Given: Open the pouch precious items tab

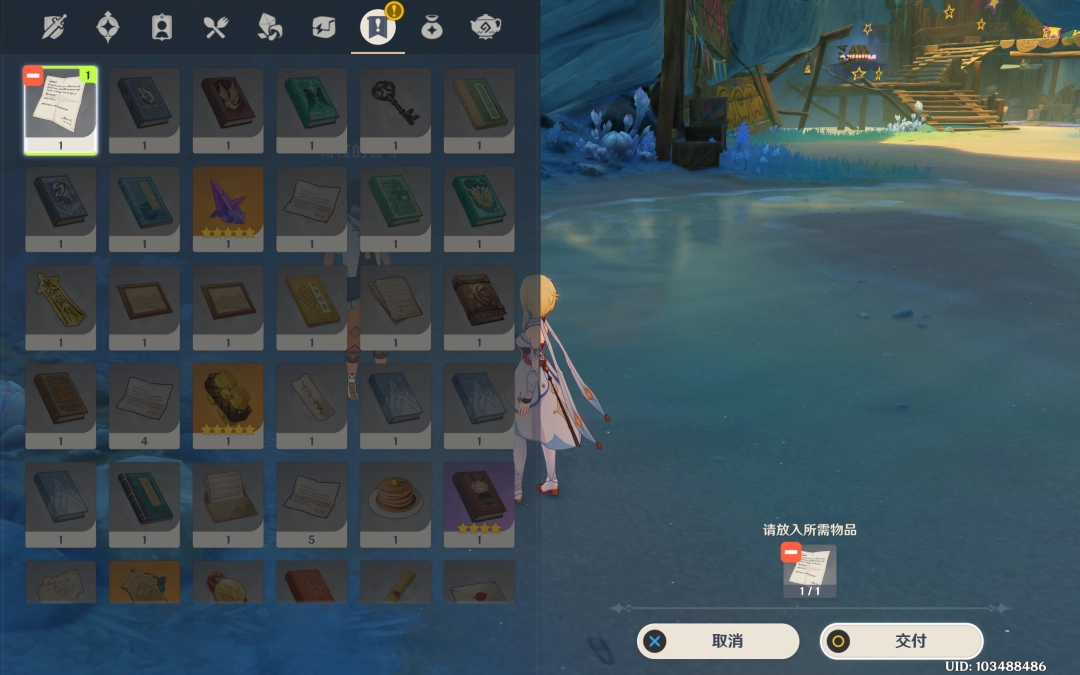Looking at the screenshot, I should click(x=431, y=27).
